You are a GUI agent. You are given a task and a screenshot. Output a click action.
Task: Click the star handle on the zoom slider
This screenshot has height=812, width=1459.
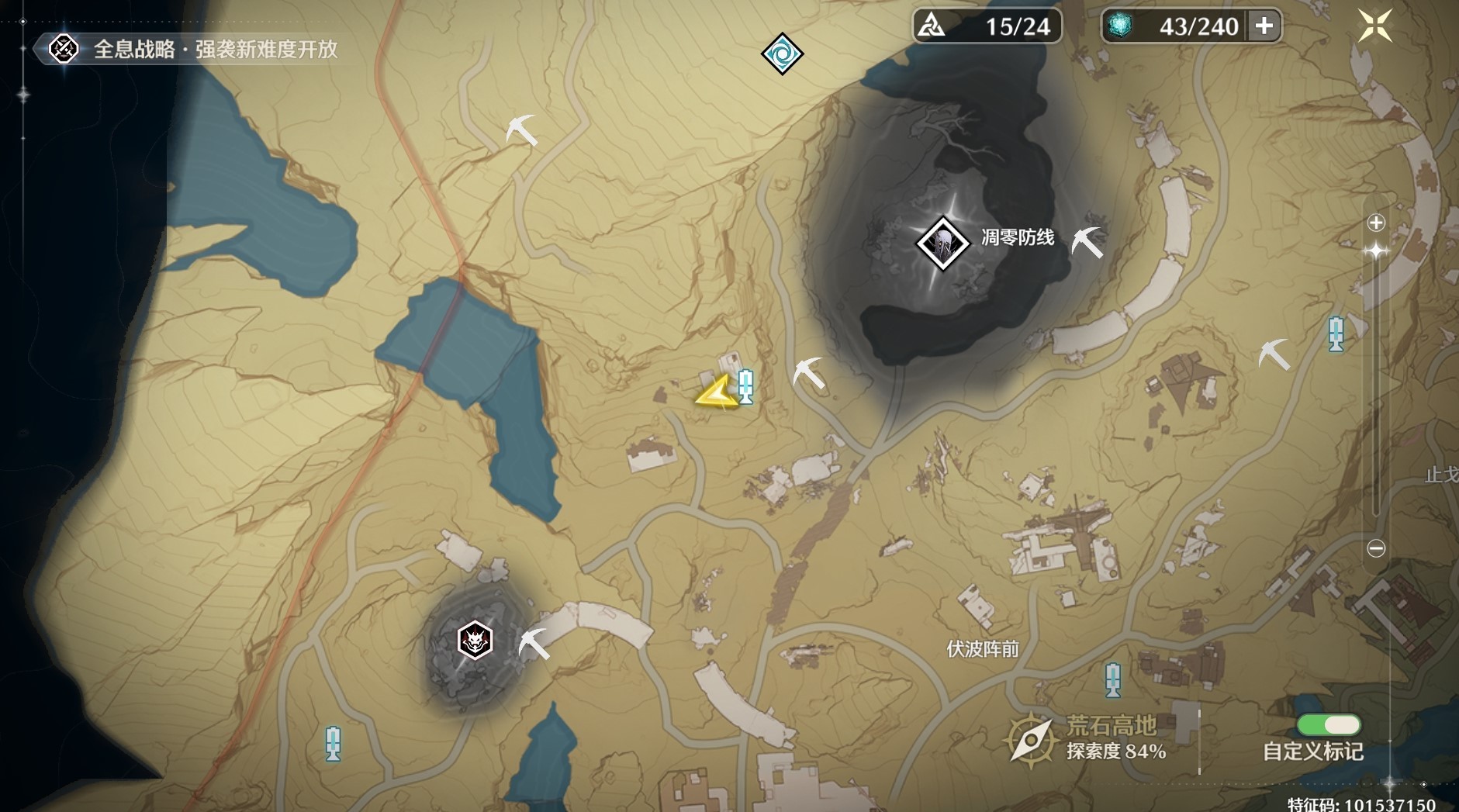click(1376, 251)
